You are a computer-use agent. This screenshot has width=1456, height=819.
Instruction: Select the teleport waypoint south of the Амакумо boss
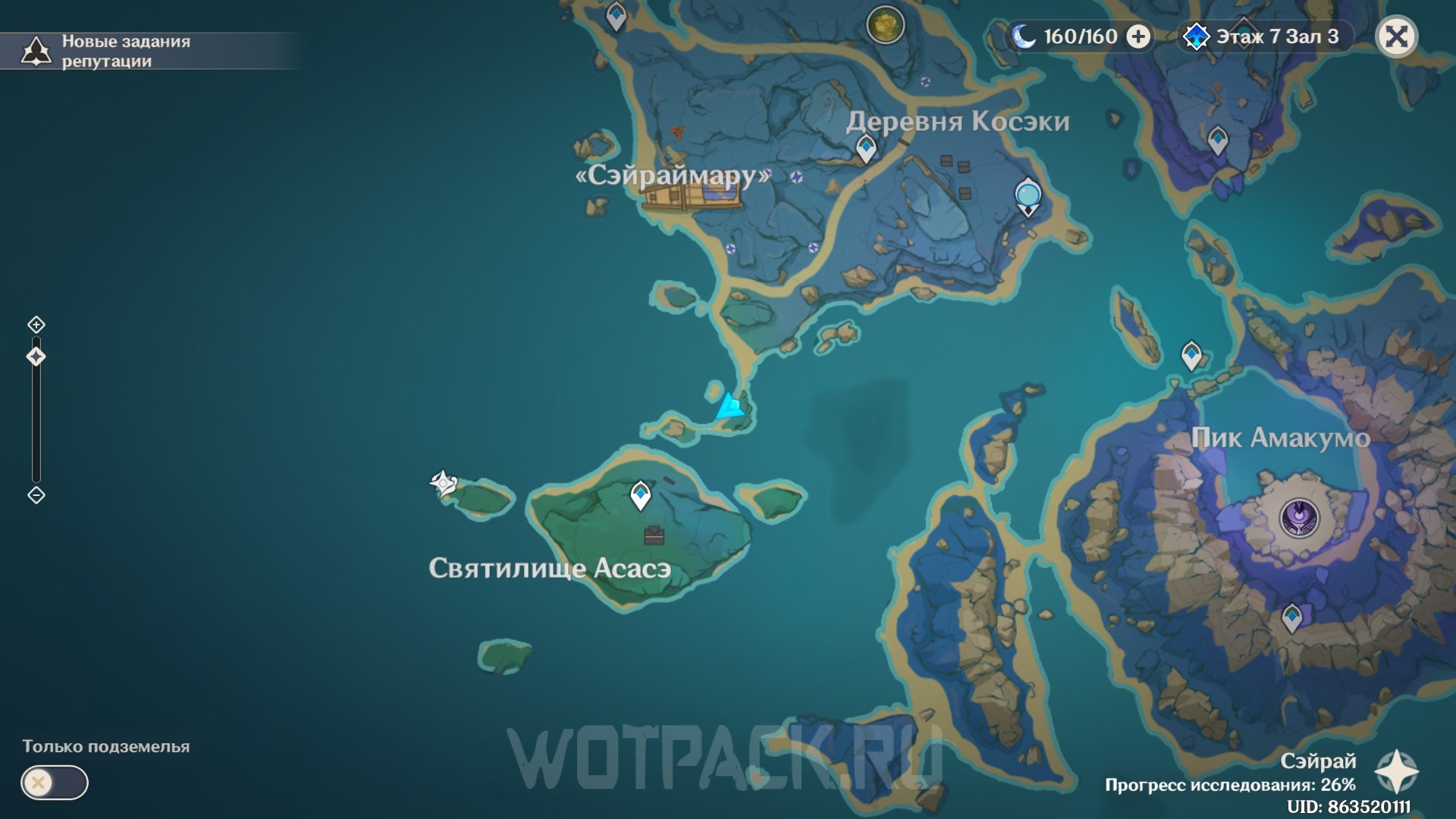tap(1291, 618)
